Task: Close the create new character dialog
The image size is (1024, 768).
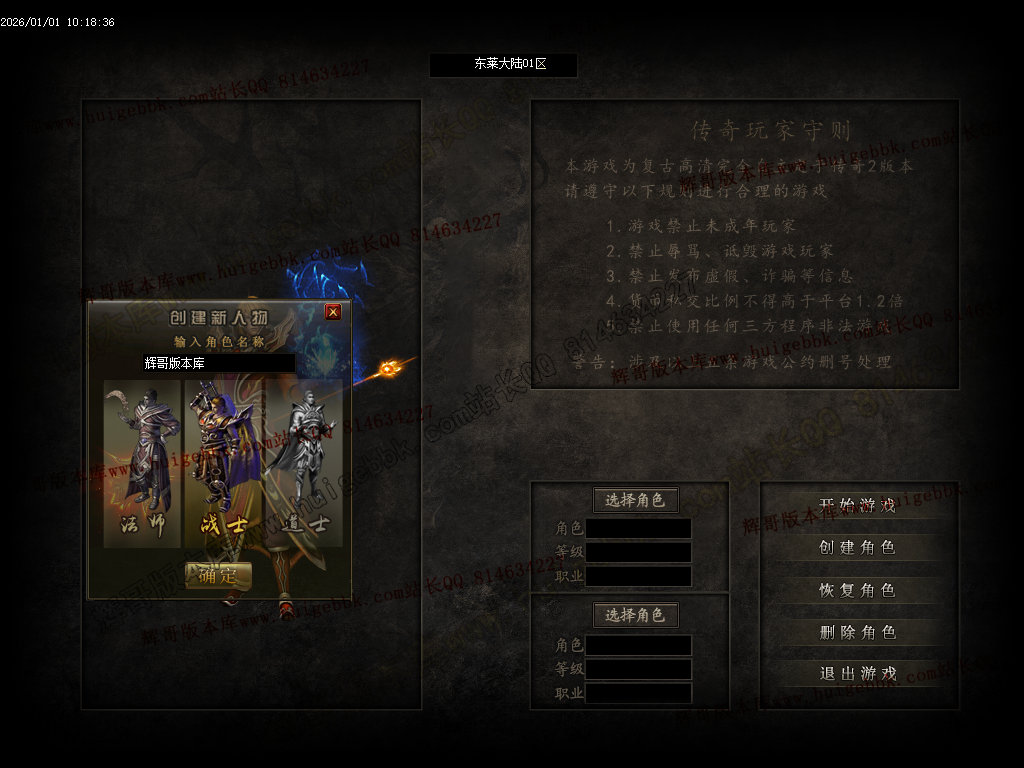Action: click(x=333, y=312)
